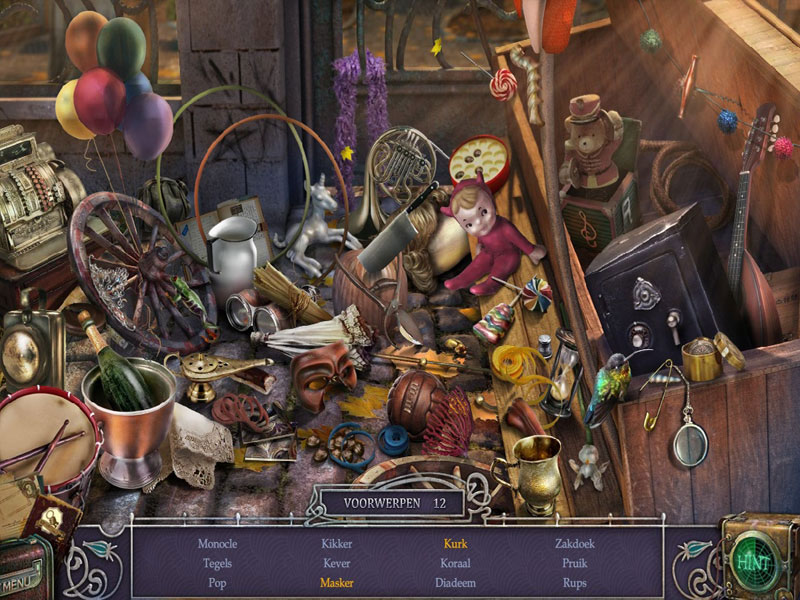
Task: Choose the Kever word in the list
Action: 337,563
